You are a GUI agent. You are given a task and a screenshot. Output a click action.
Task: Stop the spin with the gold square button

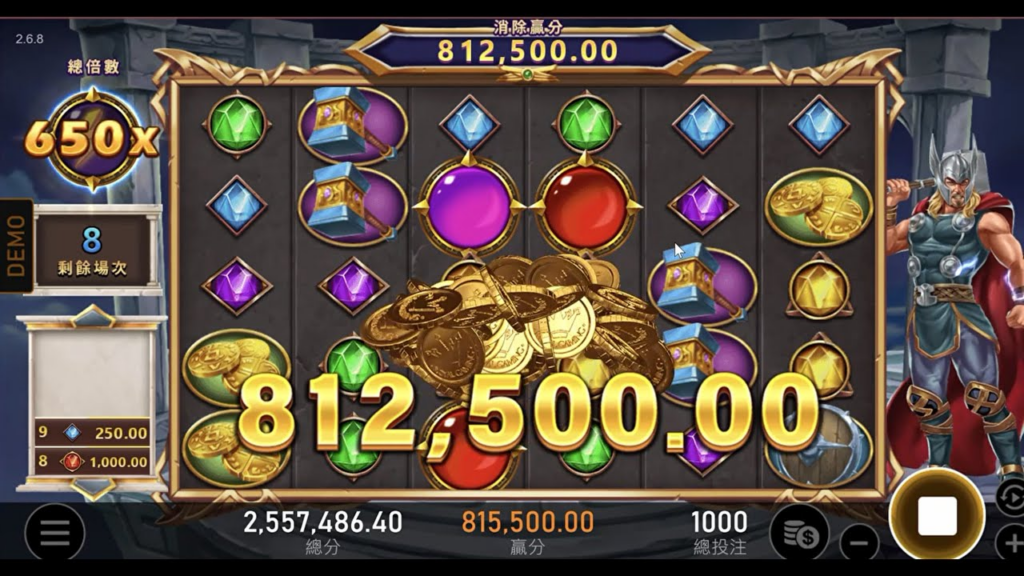[937, 515]
